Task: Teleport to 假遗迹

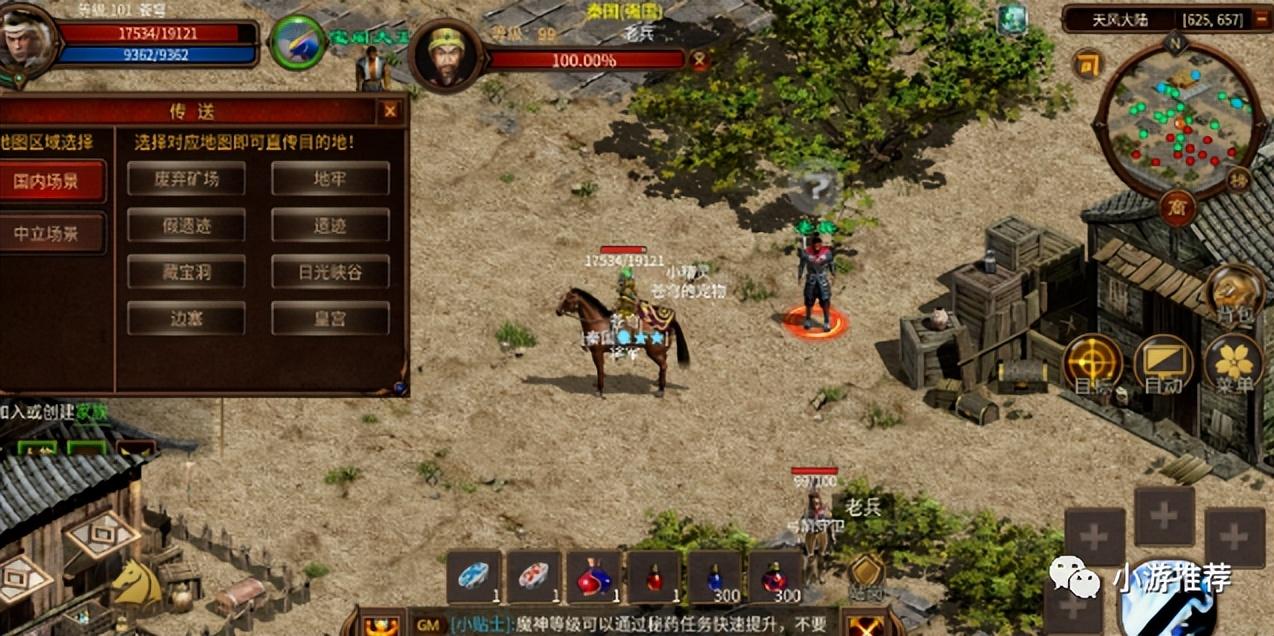Action: pyautogui.click(x=186, y=225)
